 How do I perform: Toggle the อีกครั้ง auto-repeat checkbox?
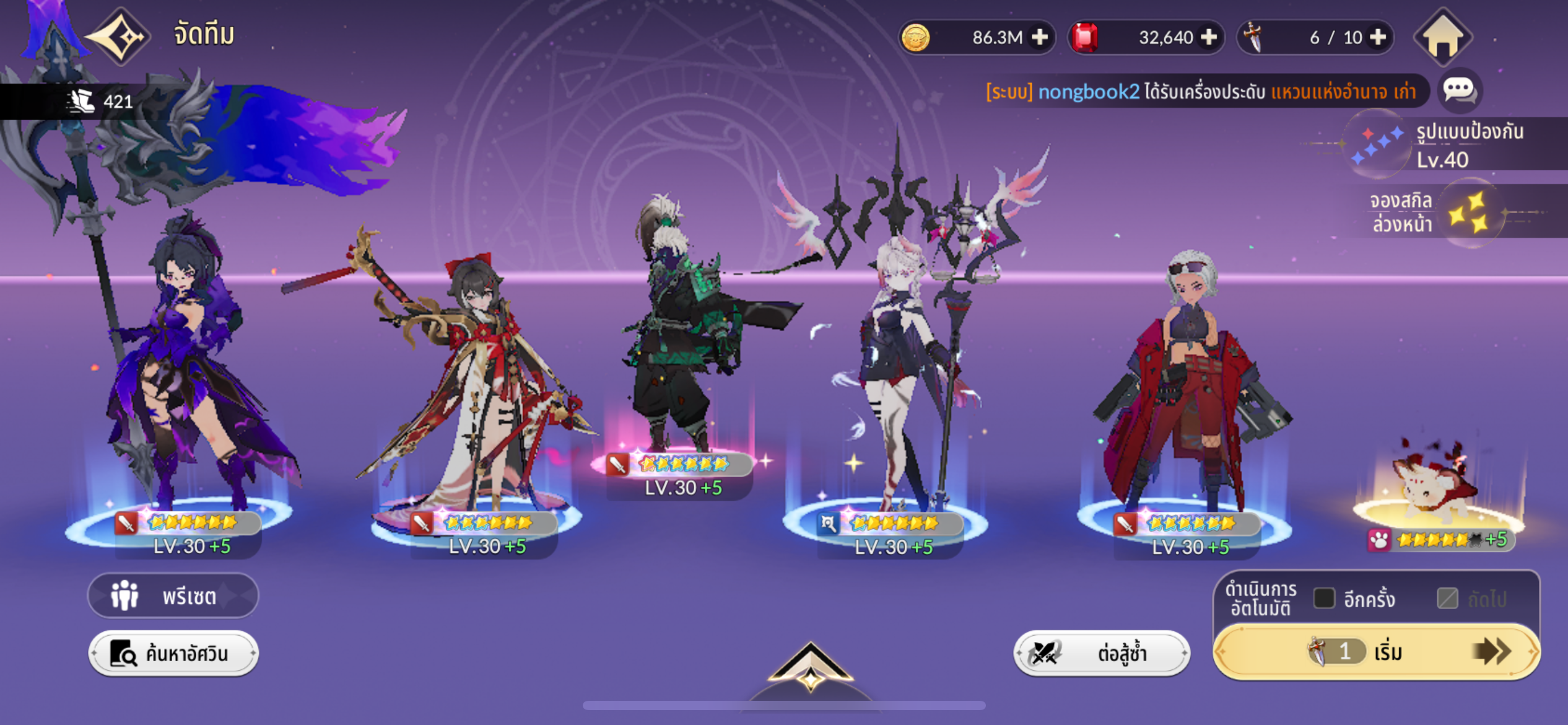1324,599
